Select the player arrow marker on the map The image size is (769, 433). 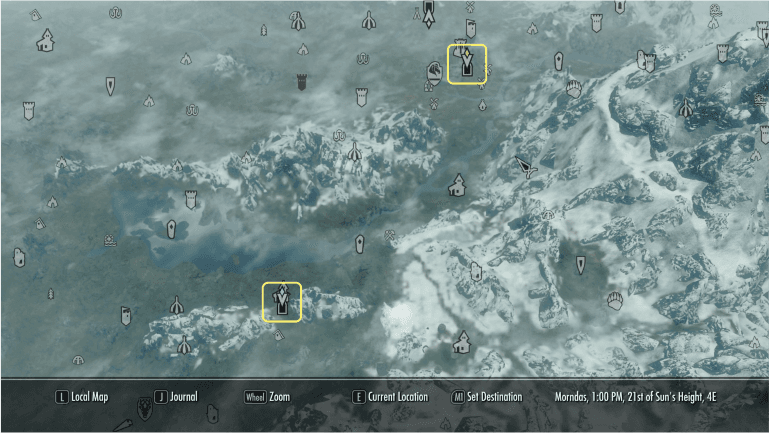[526, 167]
